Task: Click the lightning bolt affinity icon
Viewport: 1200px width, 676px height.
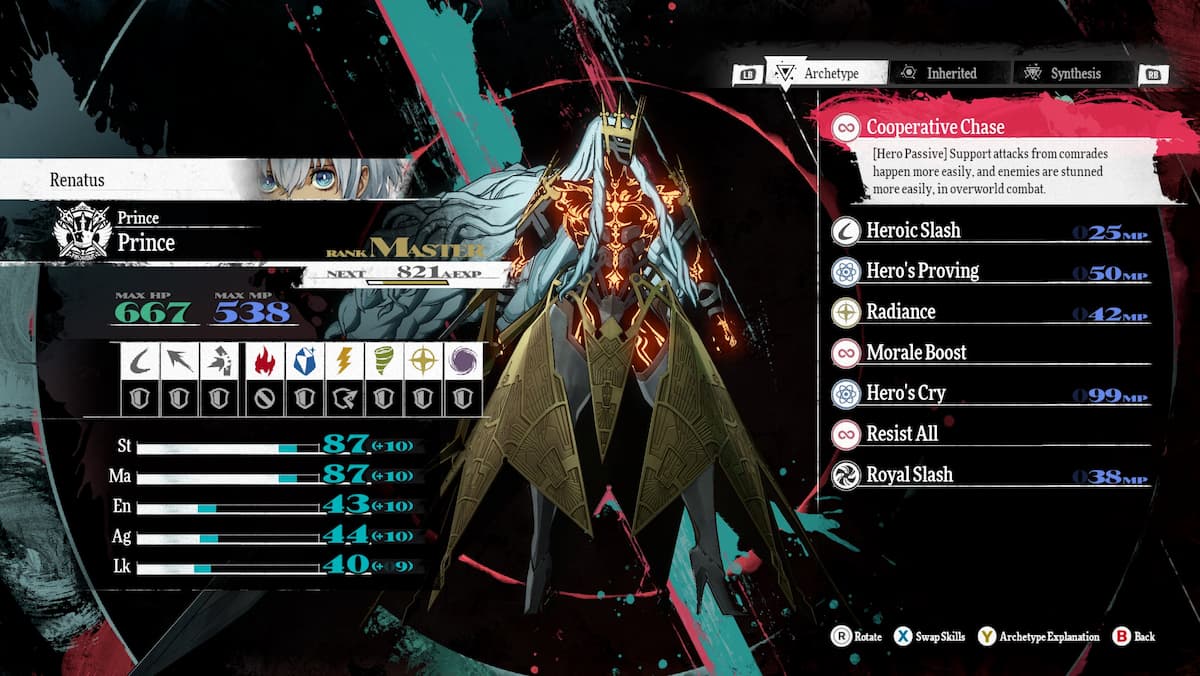Action: coord(342,362)
